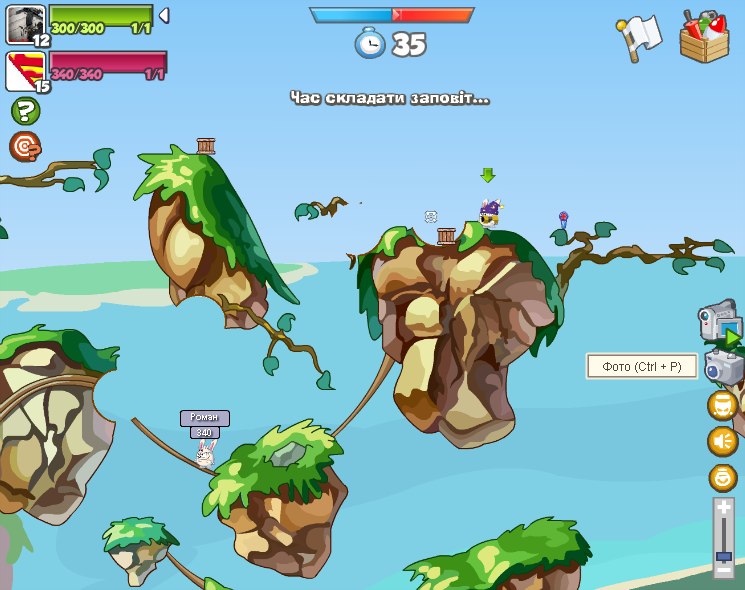The height and width of the screenshot is (590, 745).
Task: Click the orange face button above speaker
Action: [722, 405]
